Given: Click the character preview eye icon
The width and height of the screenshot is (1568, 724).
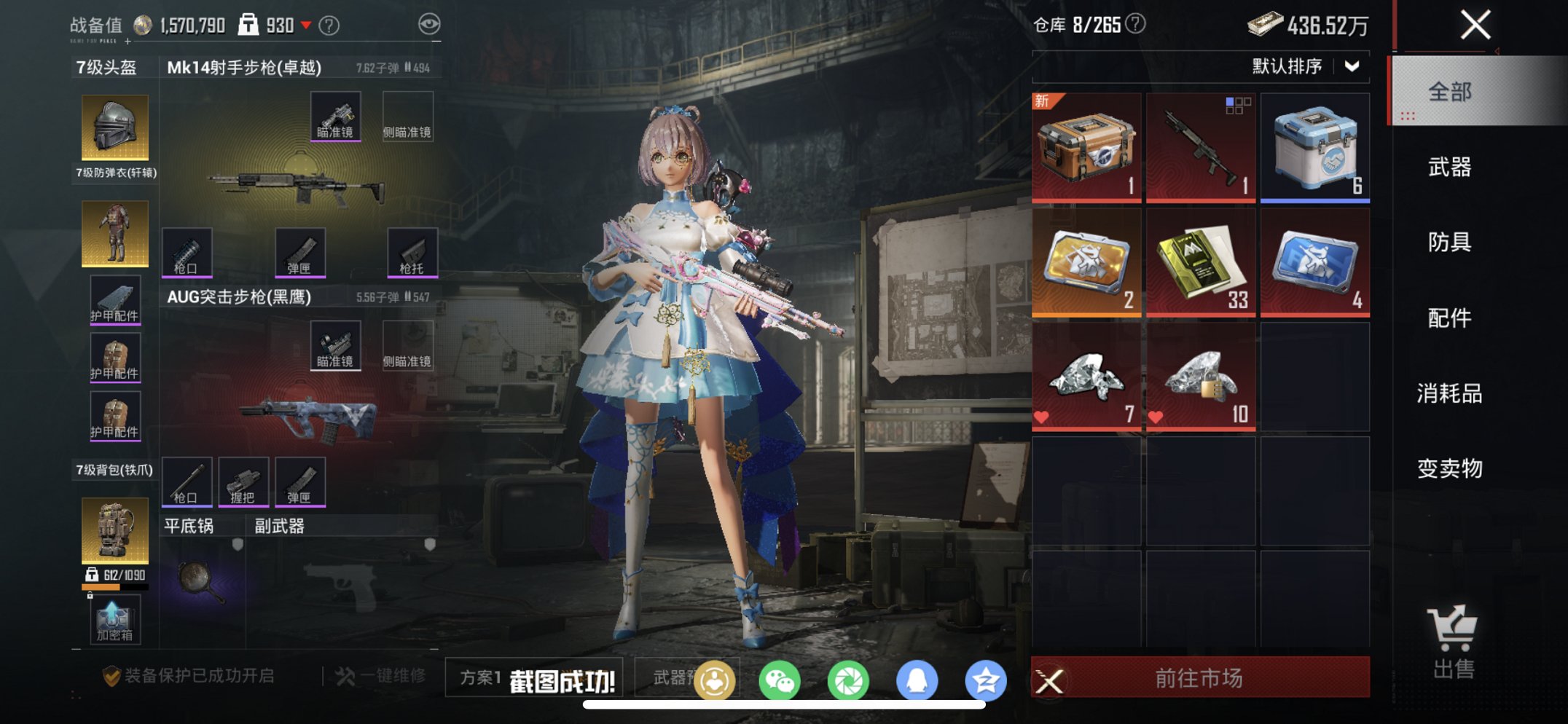Looking at the screenshot, I should [x=429, y=23].
